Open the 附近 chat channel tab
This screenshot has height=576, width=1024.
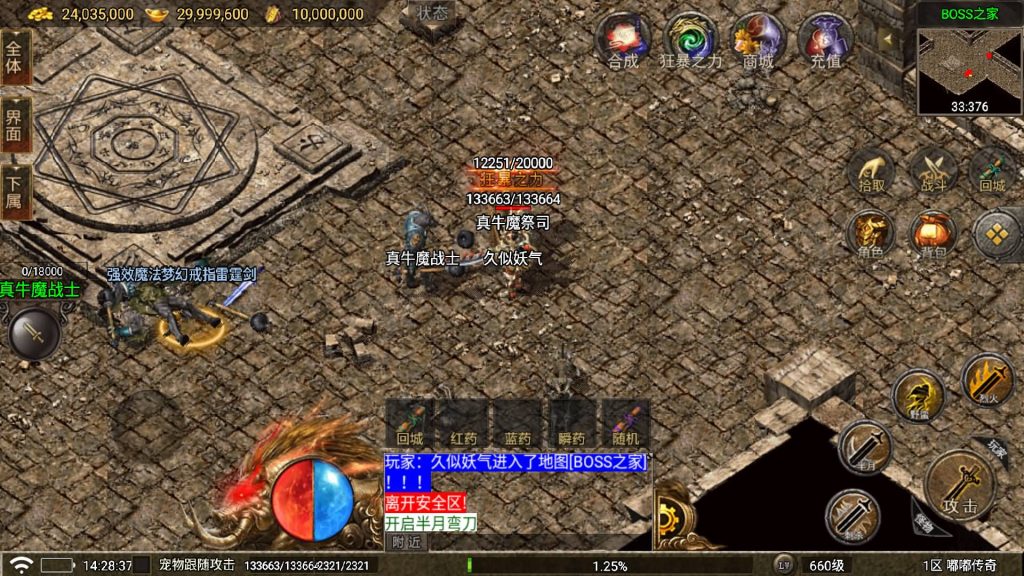[x=405, y=542]
